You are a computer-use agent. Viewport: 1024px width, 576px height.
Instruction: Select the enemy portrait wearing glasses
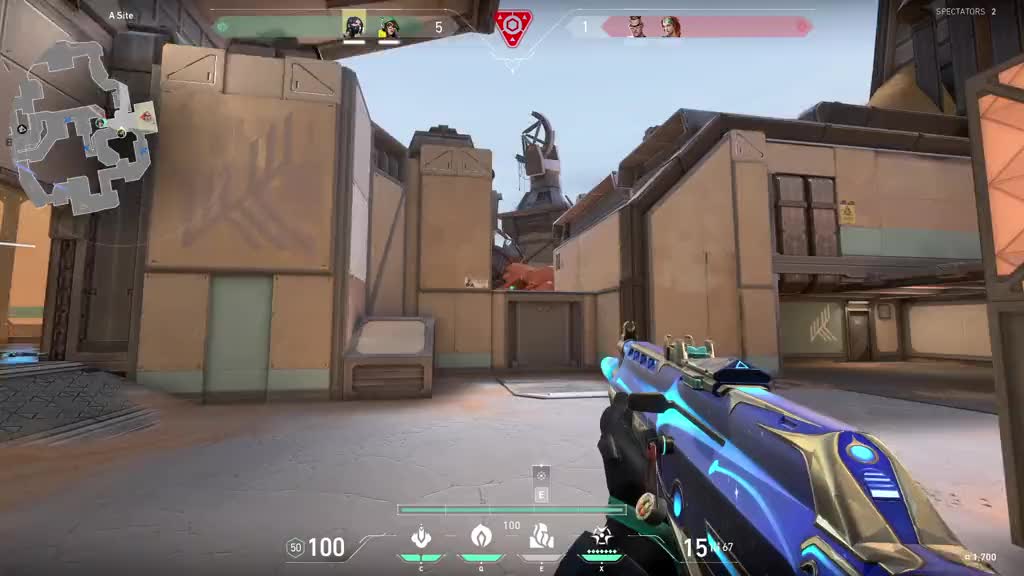tap(637, 27)
